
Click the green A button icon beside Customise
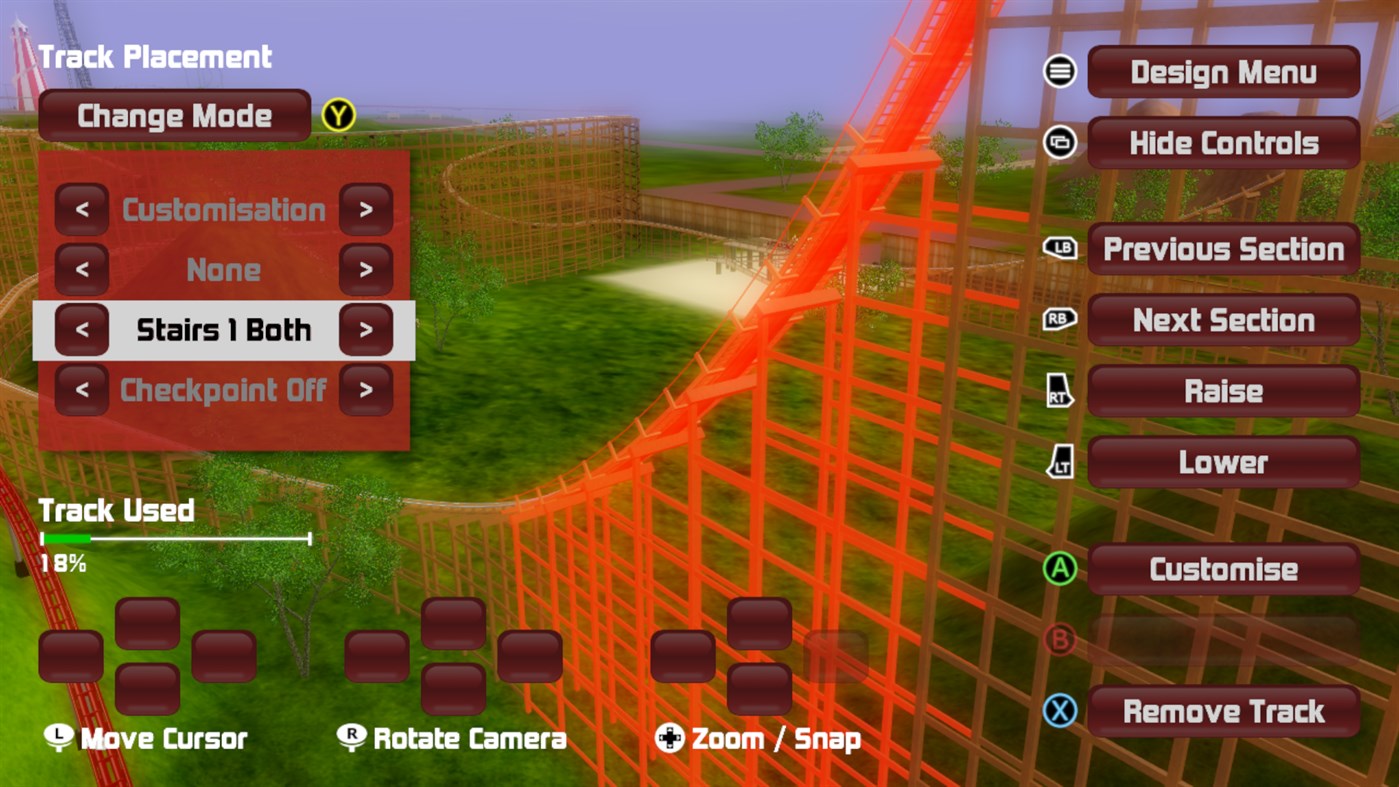1058,569
